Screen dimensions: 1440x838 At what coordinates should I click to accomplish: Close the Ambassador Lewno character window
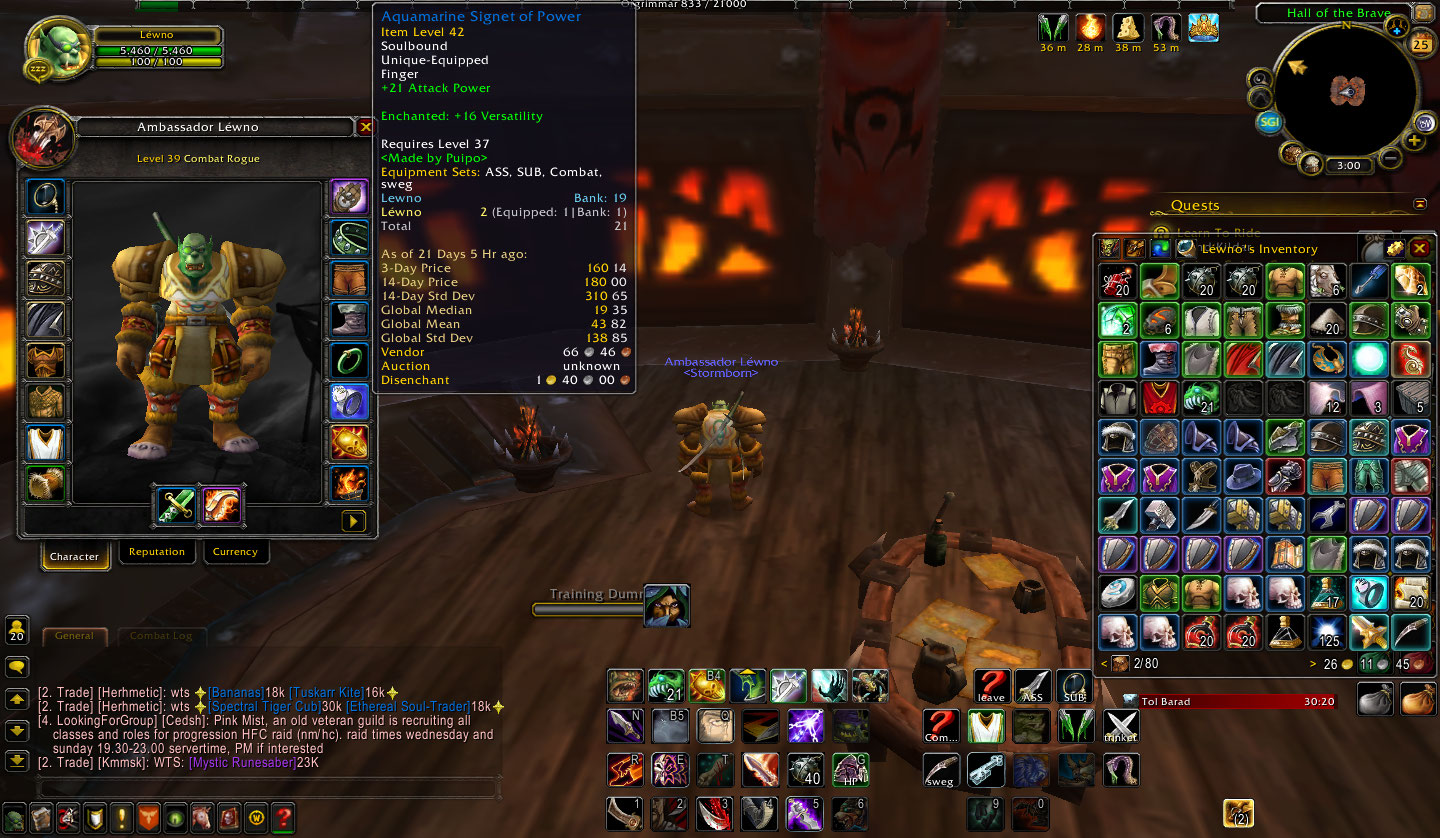pyautogui.click(x=365, y=127)
